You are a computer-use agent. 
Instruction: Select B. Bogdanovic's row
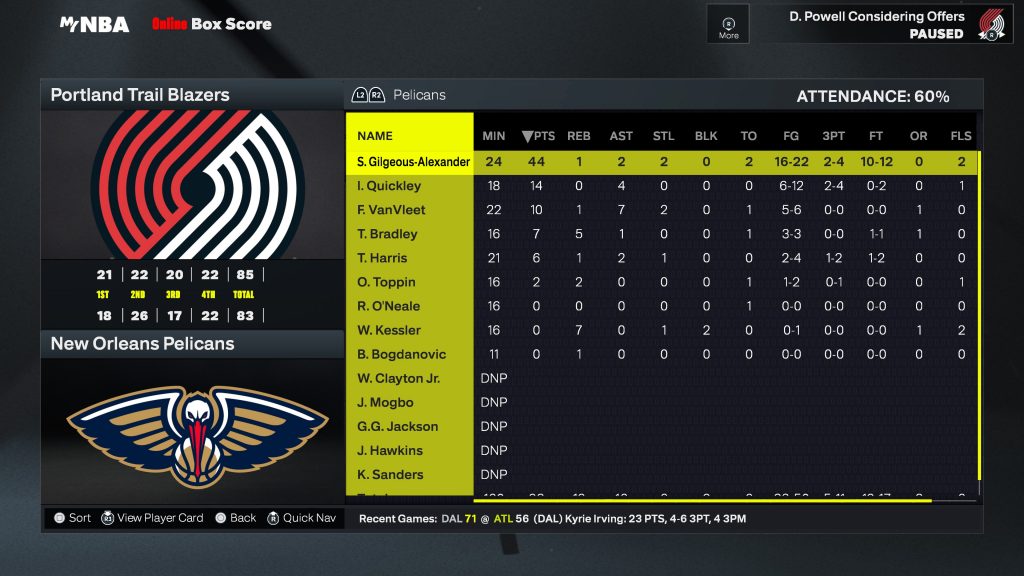401,354
